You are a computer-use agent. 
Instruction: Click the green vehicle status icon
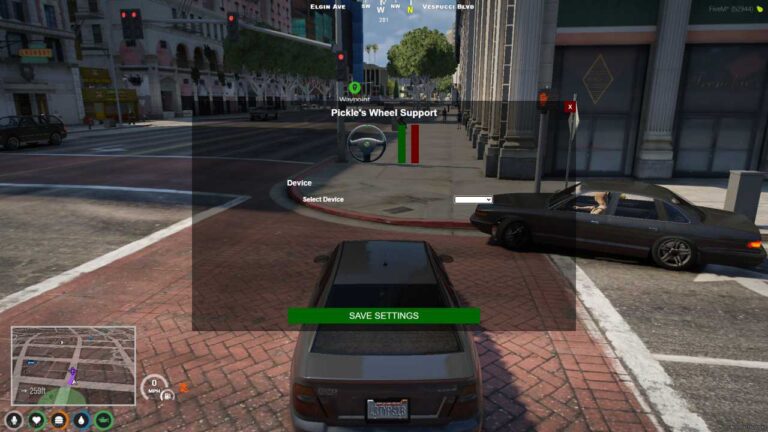[x=104, y=420]
